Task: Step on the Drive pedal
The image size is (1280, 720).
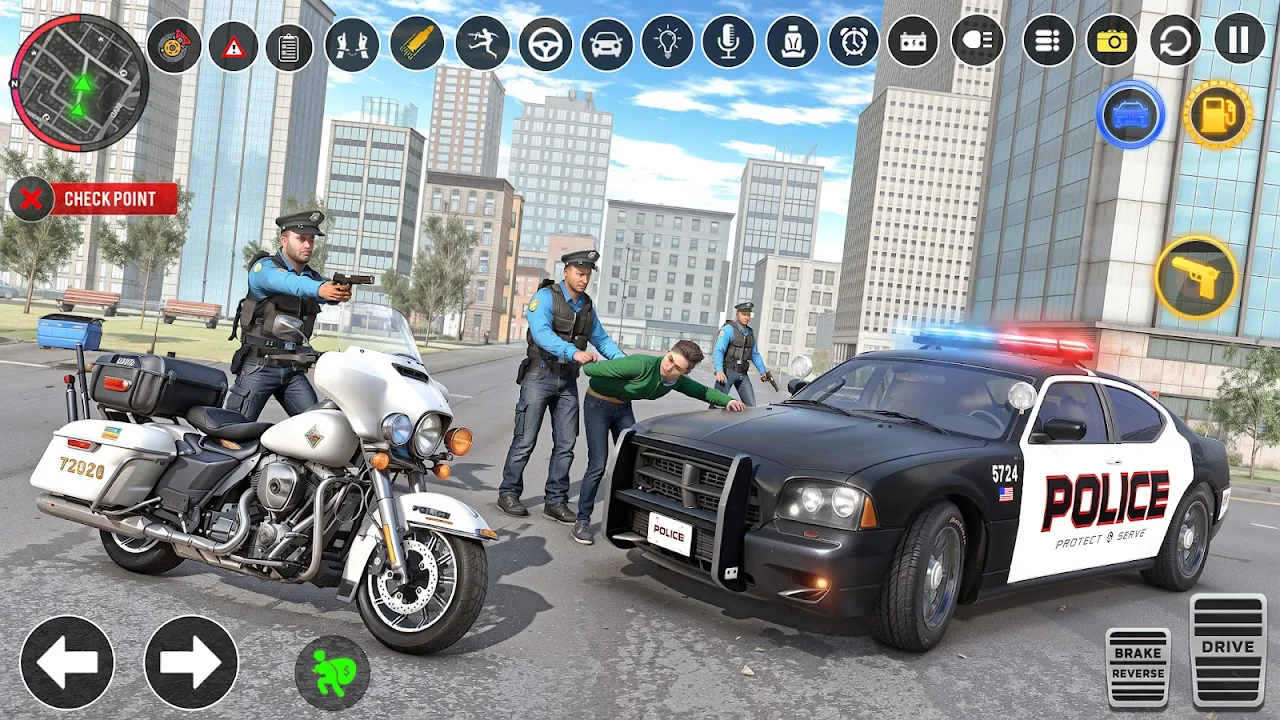Action: click(1227, 651)
